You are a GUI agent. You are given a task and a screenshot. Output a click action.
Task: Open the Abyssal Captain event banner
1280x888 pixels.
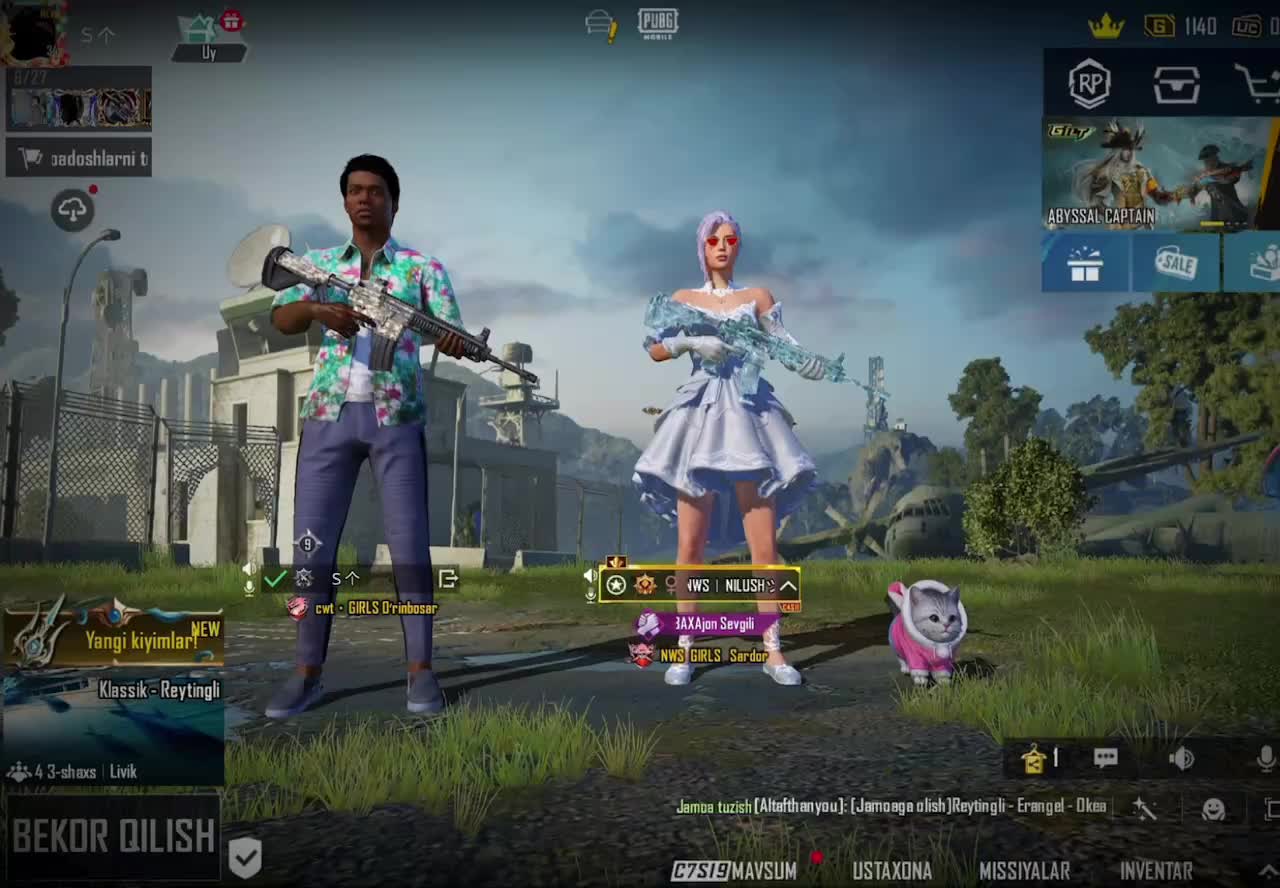1156,174
